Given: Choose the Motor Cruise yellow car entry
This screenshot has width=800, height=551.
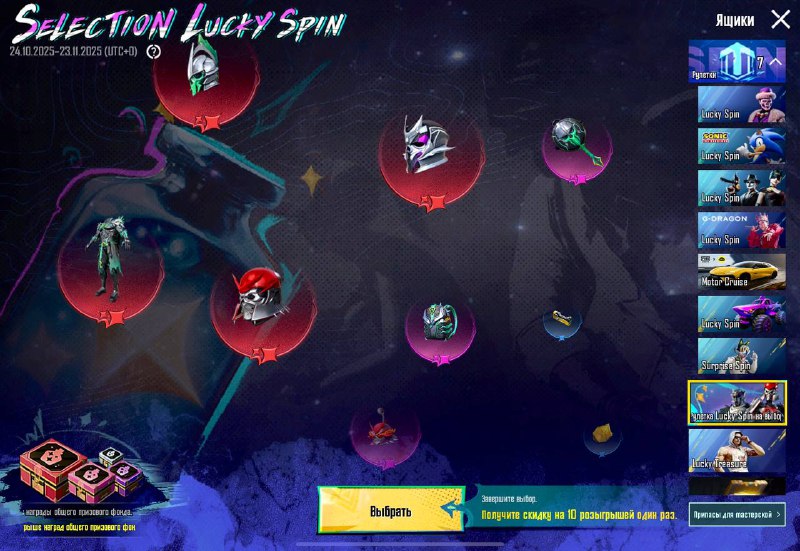Looking at the screenshot, I should [x=741, y=272].
